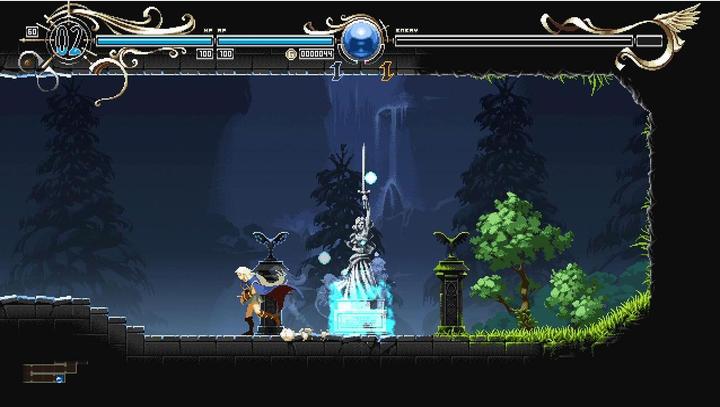Click the player level emblem showing 02
Viewport: 720px width, 407px height.
click(x=67, y=40)
